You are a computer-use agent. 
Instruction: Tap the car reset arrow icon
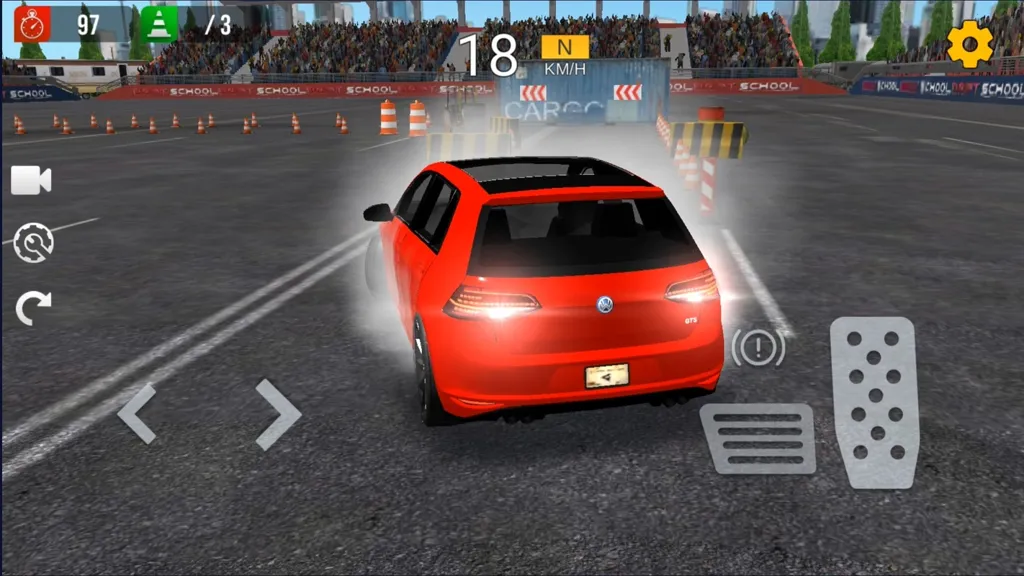(33, 308)
